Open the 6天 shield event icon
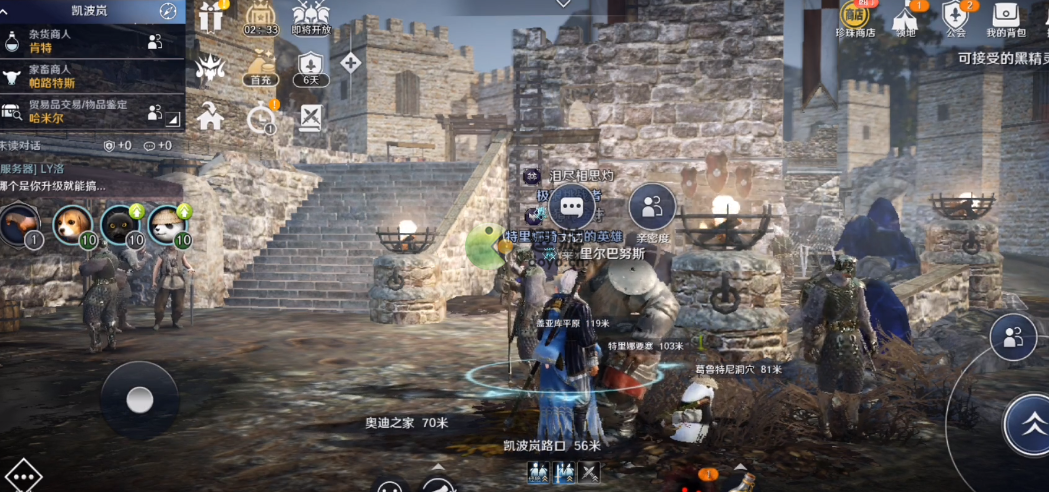The height and width of the screenshot is (492, 1049). 312,66
